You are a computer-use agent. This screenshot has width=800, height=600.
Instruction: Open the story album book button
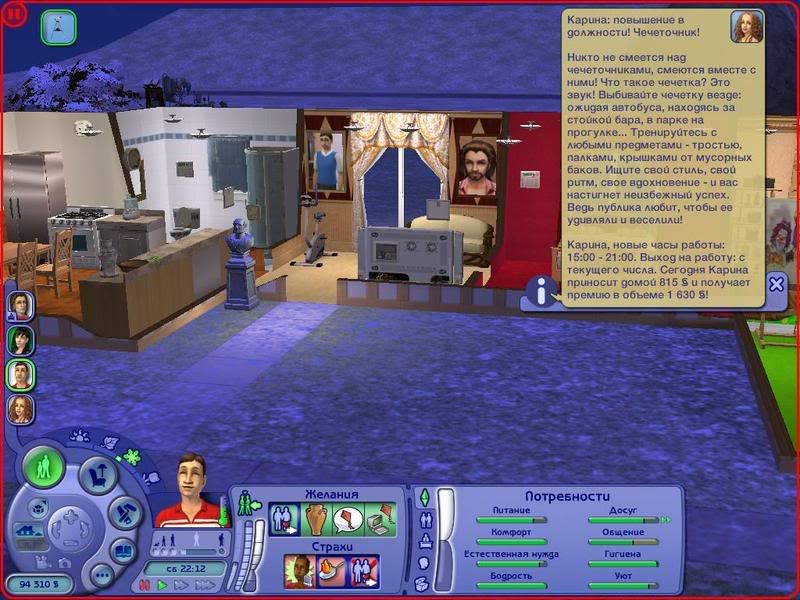122,552
